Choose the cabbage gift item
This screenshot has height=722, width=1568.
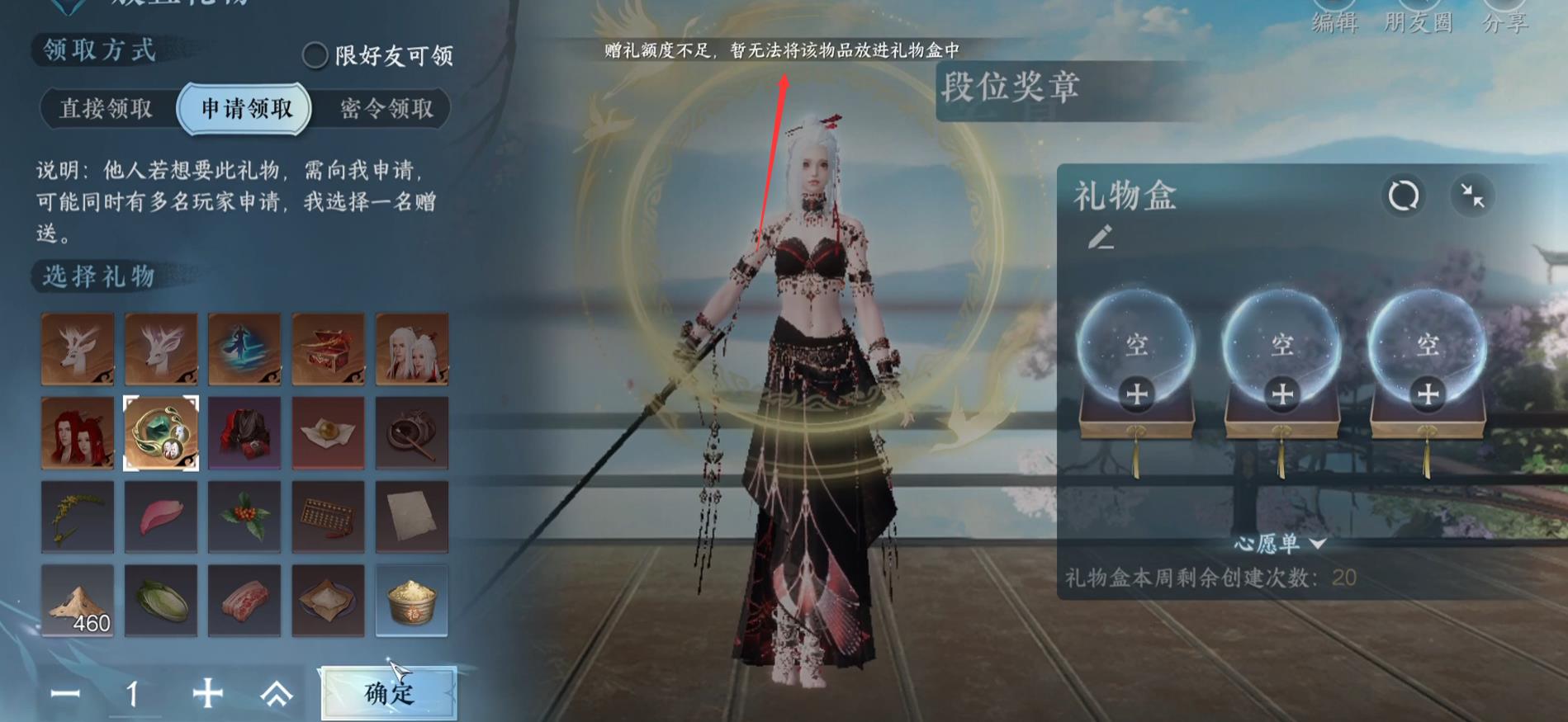tap(160, 600)
